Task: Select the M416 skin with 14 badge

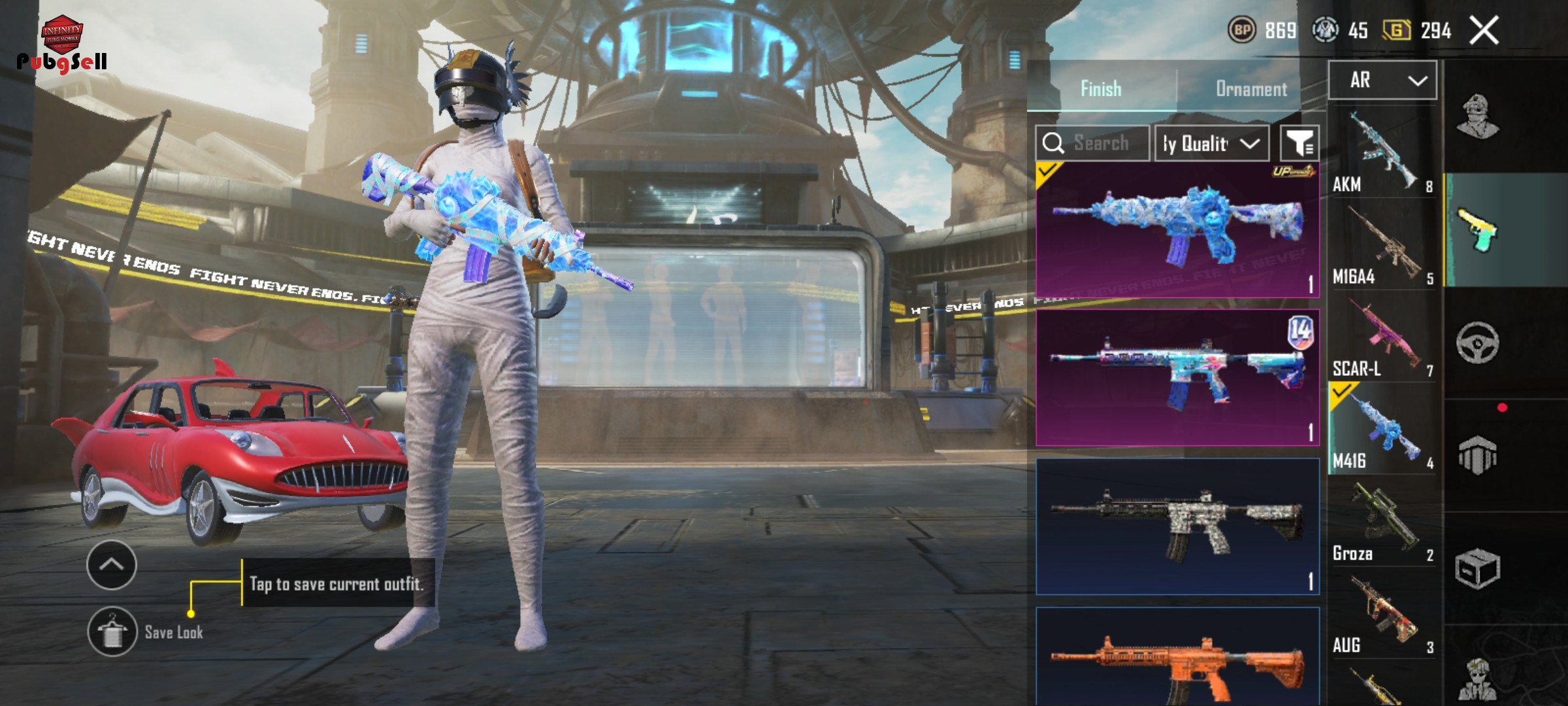Action: [1177, 378]
